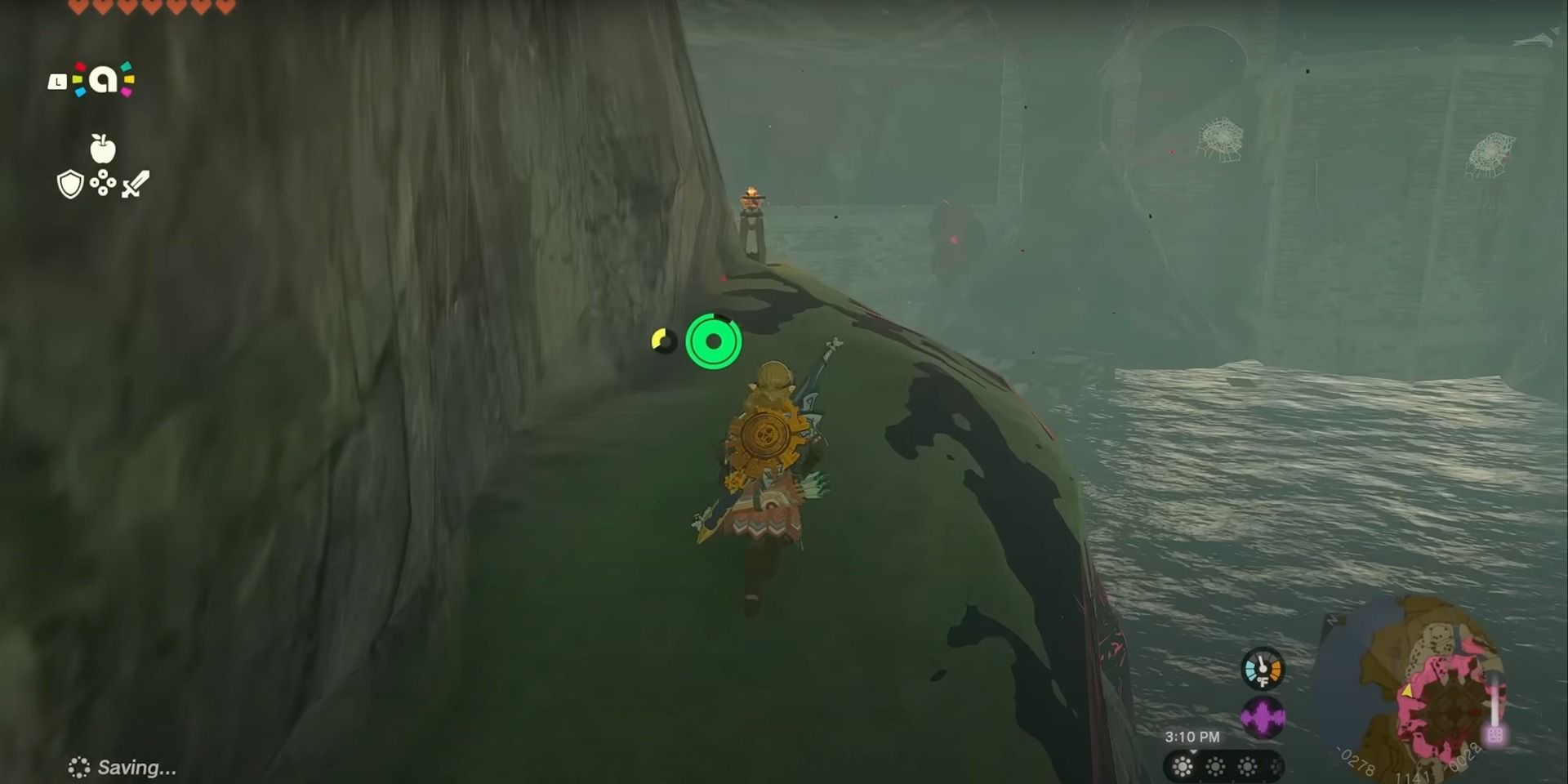The width and height of the screenshot is (1568, 784).
Task: Click the yellow player marker on the minimap
Action: (x=1408, y=691)
